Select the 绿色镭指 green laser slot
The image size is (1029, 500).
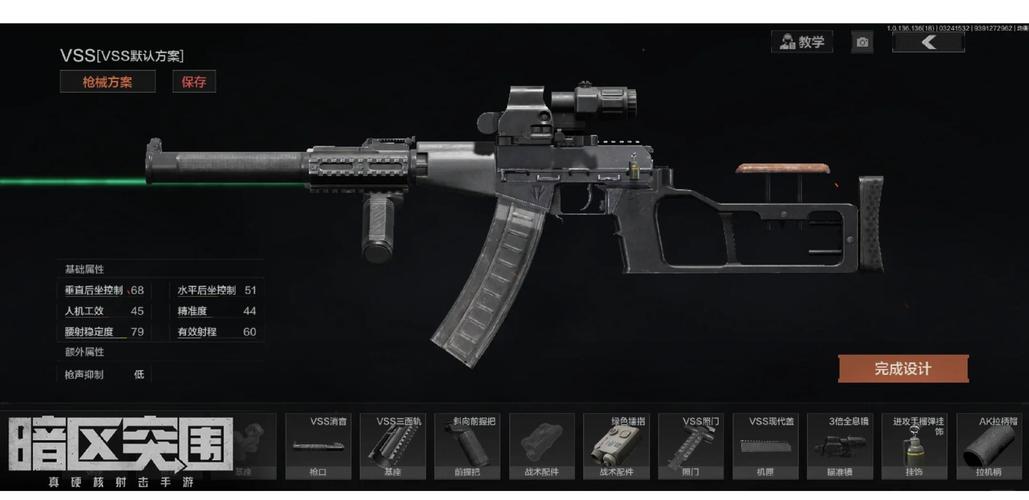pyautogui.click(x=616, y=446)
